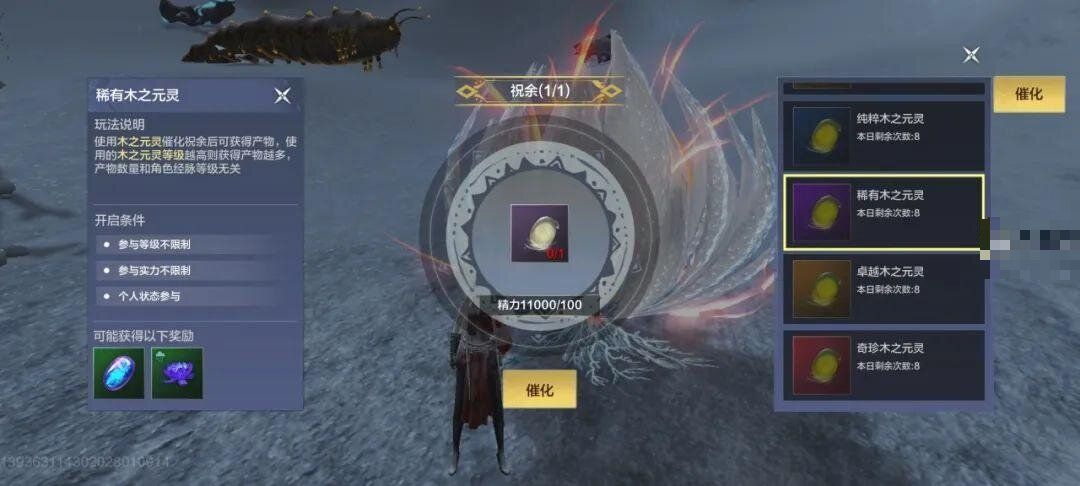View the blue crystal reward icon
This screenshot has height=486, width=1080.
point(119,373)
